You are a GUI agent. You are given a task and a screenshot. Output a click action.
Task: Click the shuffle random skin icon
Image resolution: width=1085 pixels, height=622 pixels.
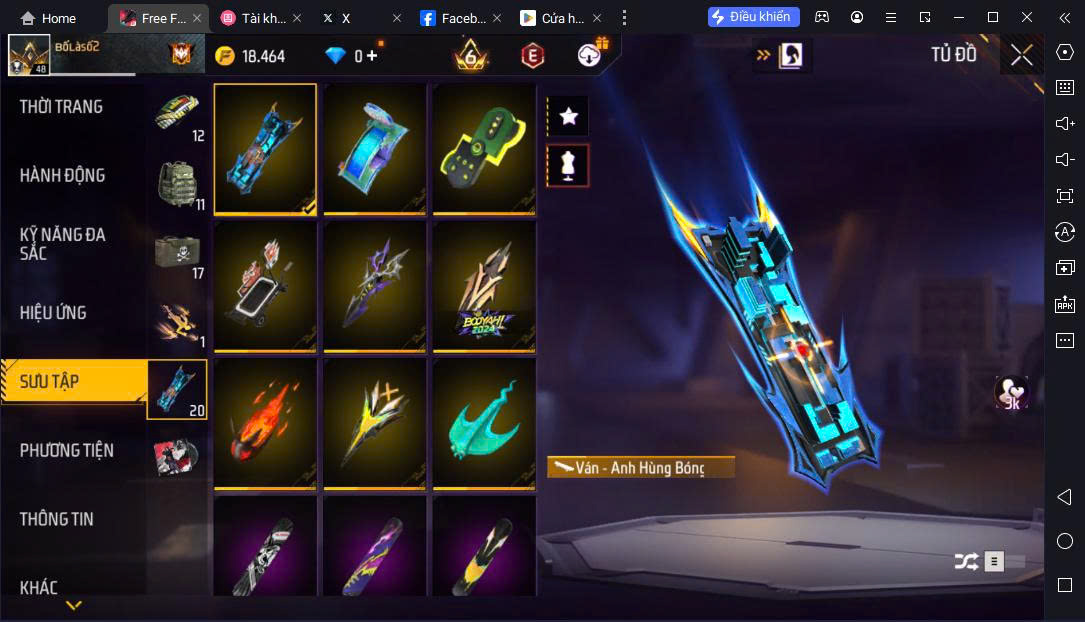point(966,561)
